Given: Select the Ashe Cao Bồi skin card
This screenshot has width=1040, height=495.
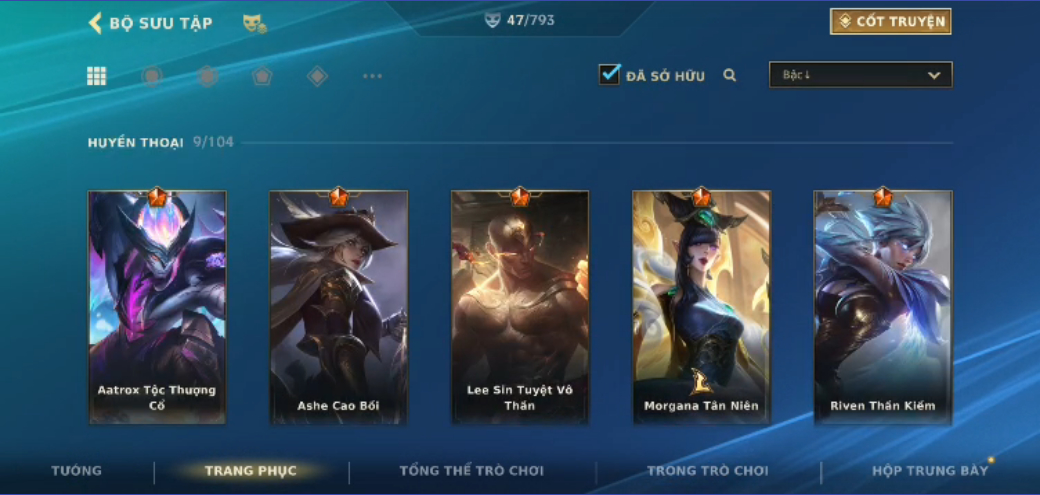Looking at the screenshot, I should 338,307.
